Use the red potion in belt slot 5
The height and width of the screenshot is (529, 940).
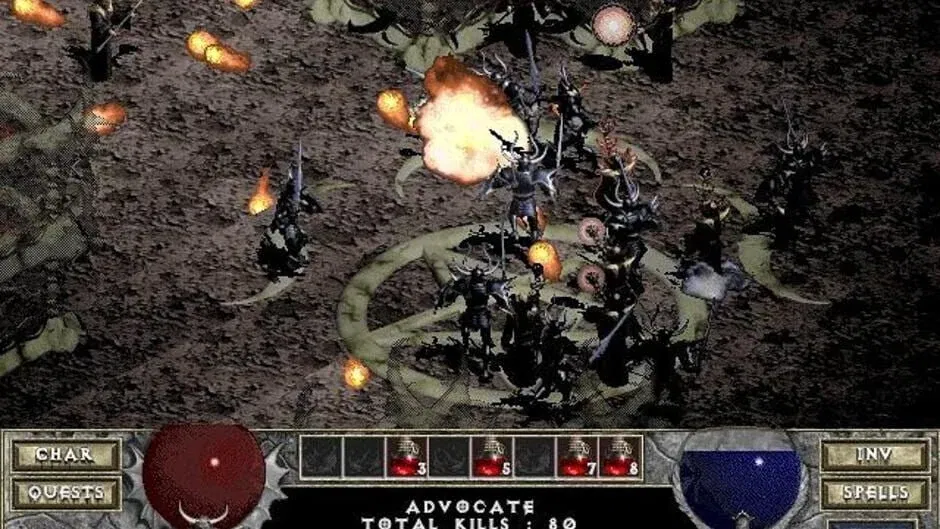point(491,457)
